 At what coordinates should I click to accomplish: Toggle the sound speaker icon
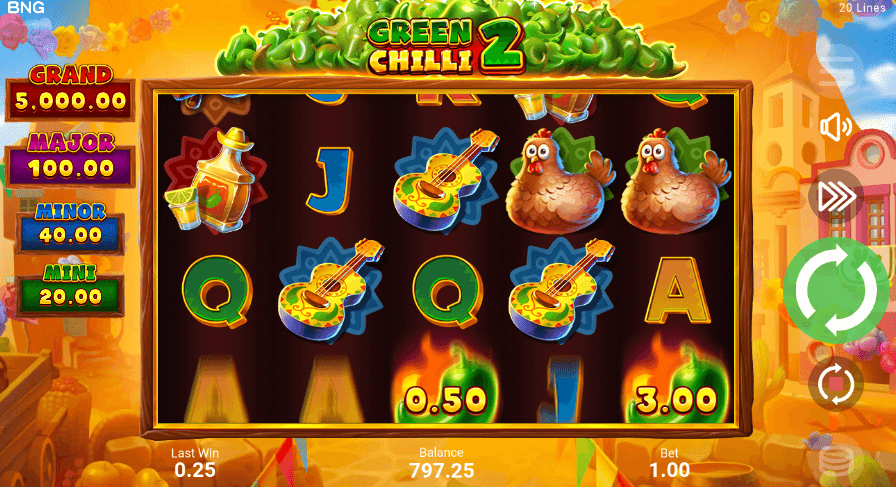click(x=835, y=127)
